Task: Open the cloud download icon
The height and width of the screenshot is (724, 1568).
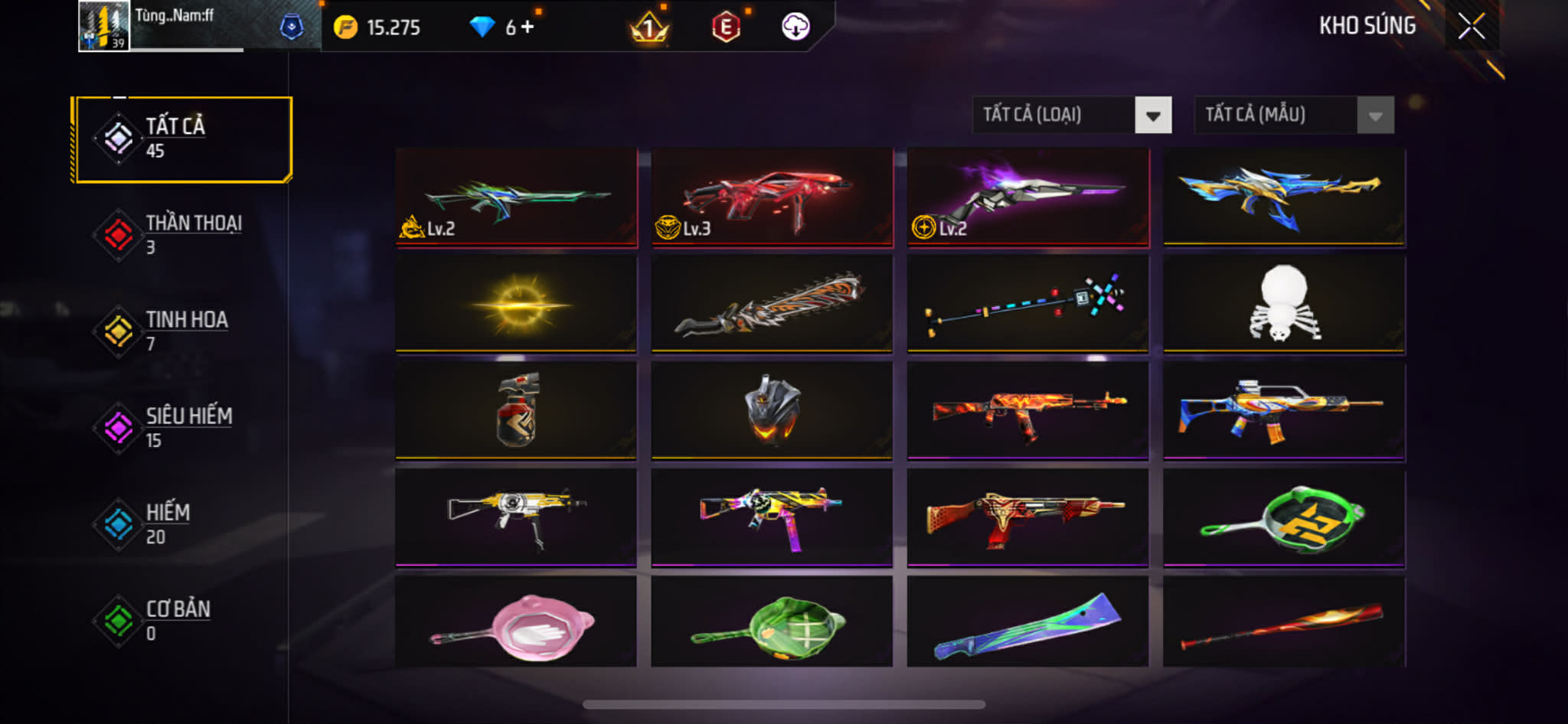Action: pos(795,27)
